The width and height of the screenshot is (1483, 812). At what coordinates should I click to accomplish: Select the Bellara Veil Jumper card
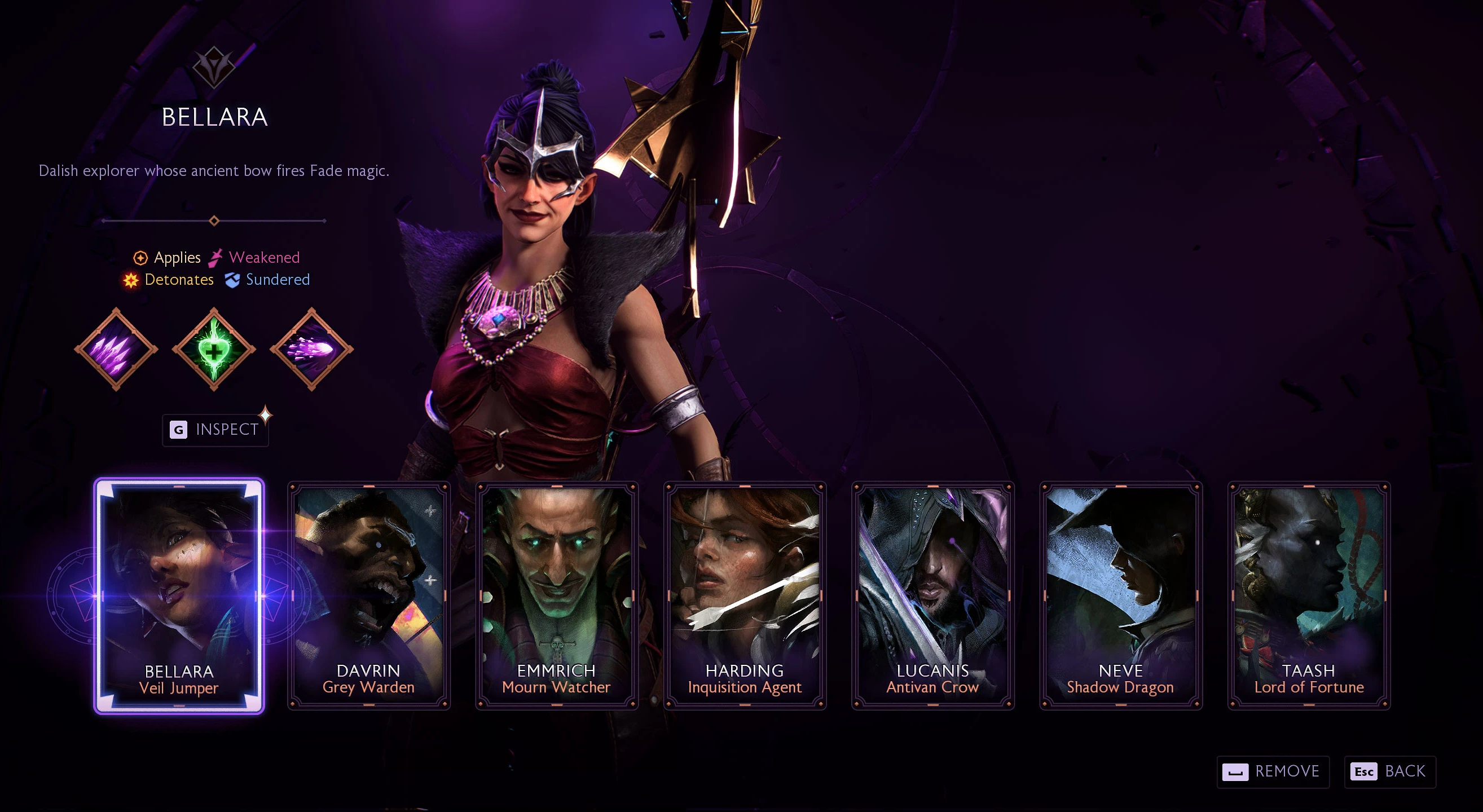click(x=179, y=595)
